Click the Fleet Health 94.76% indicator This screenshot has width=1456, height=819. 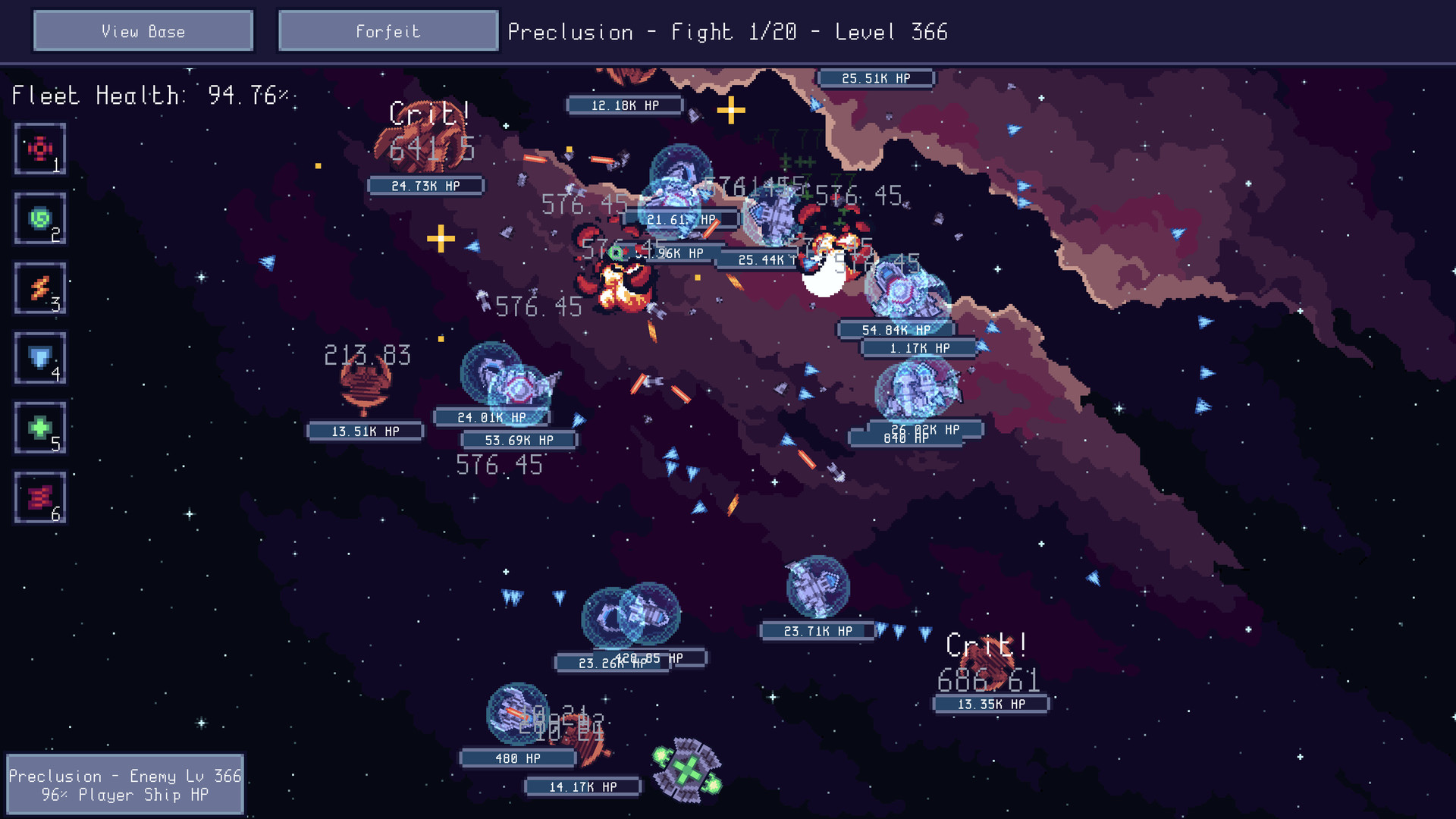[152, 95]
